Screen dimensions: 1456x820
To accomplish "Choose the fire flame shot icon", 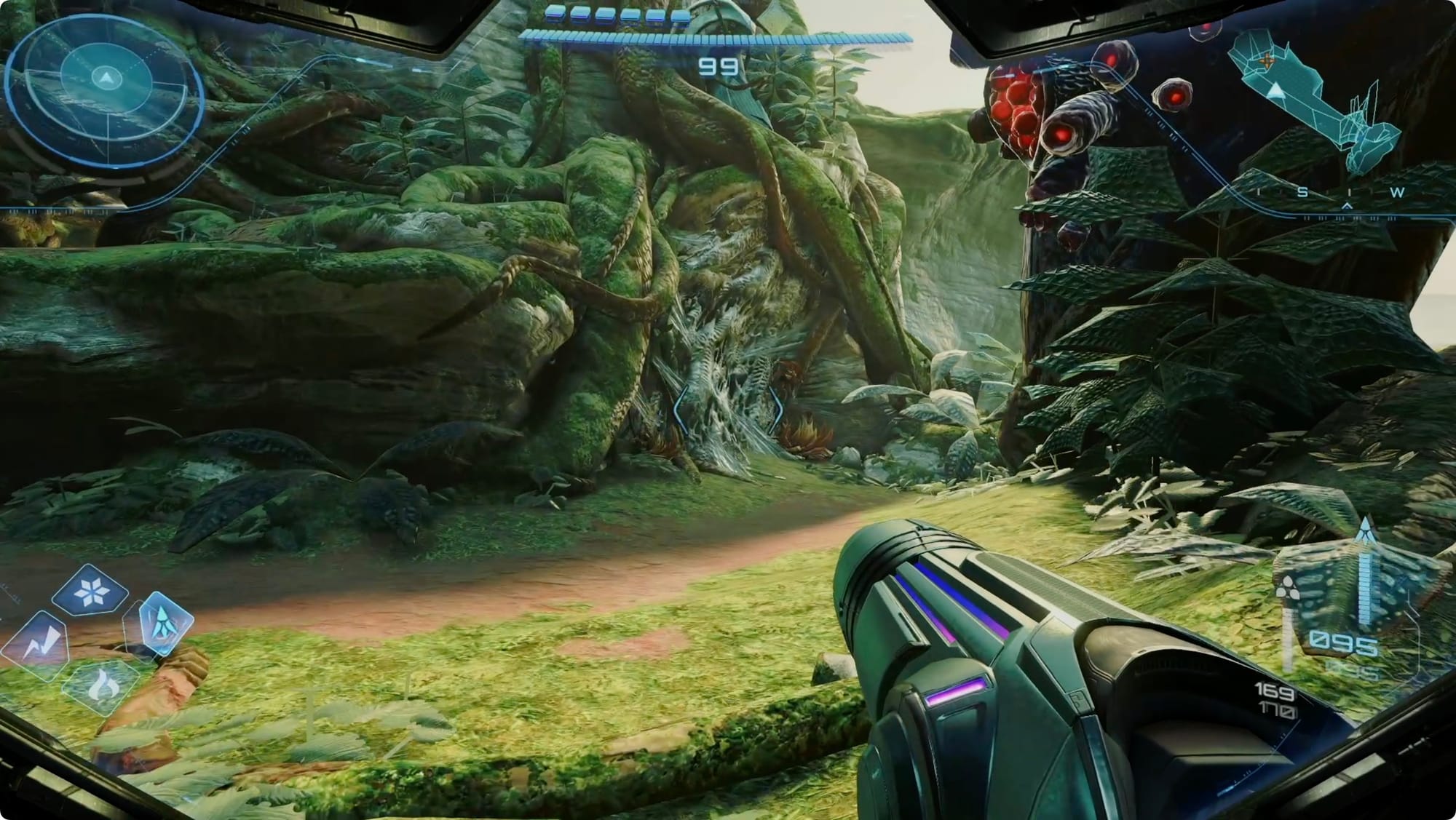I will tap(101, 686).
